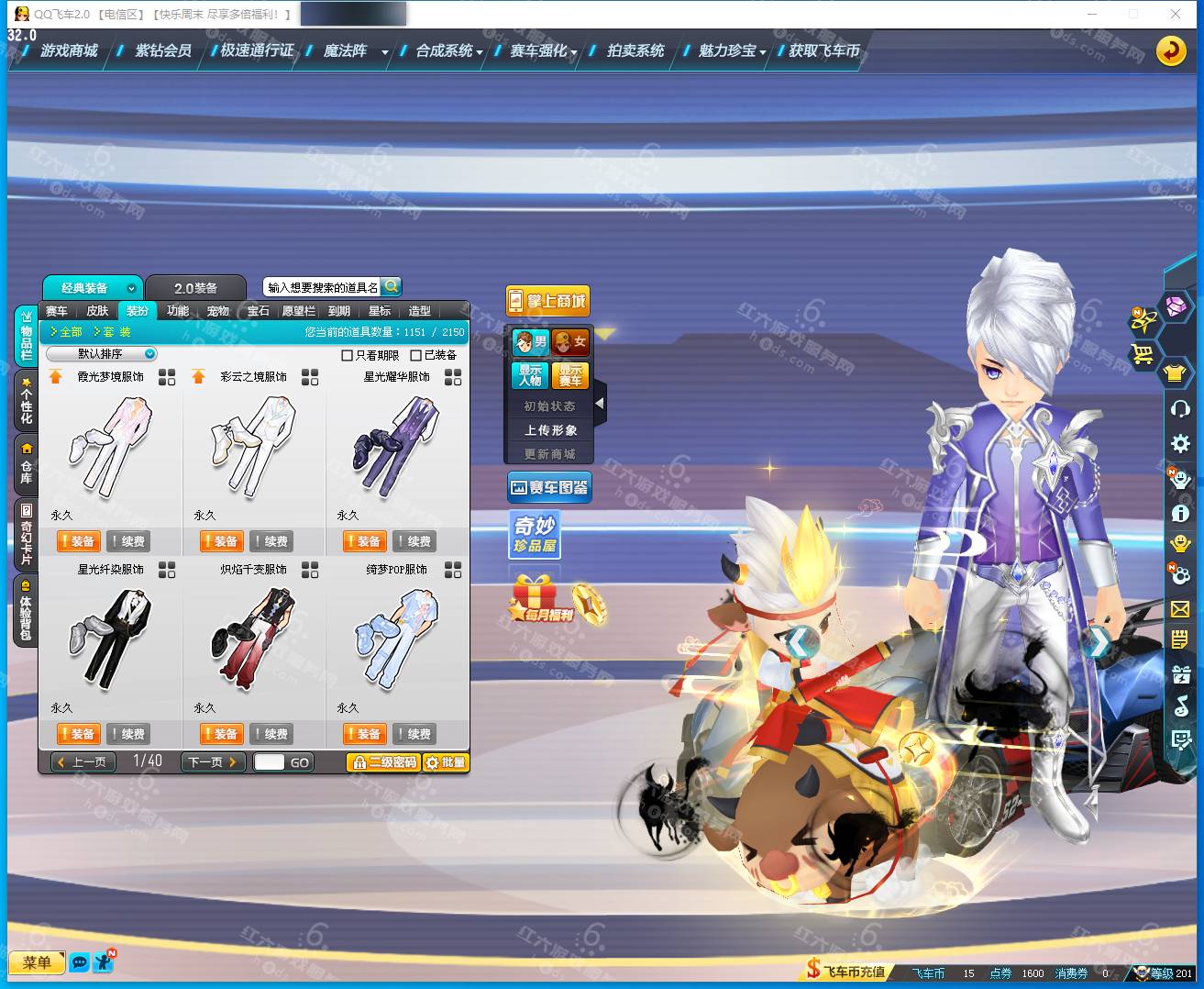Viewport: 1204px width, 989px height.
Task: Click the item name search field
Action: (x=322, y=287)
